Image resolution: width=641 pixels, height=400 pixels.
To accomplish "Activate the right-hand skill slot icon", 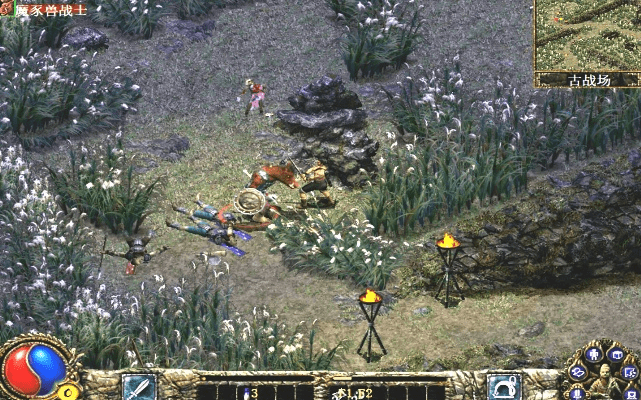I will coord(504,387).
